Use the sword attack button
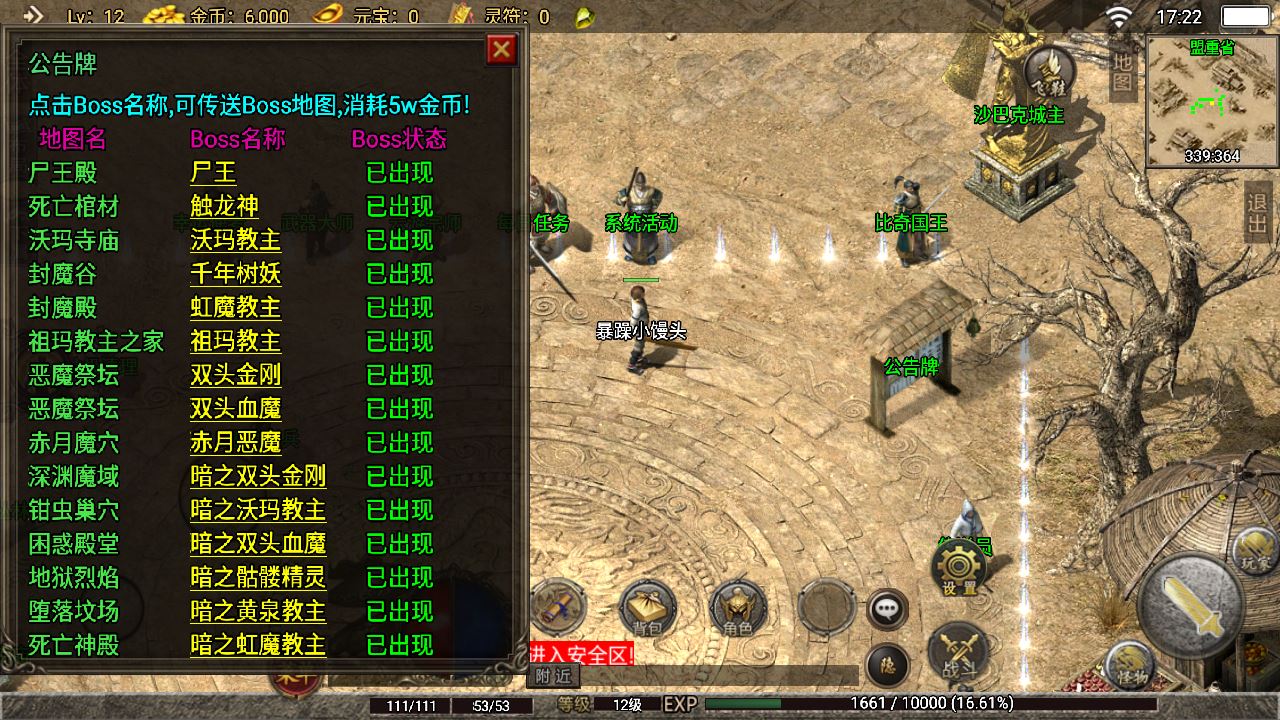Viewport: 1280px width, 720px height. tap(1191, 603)
